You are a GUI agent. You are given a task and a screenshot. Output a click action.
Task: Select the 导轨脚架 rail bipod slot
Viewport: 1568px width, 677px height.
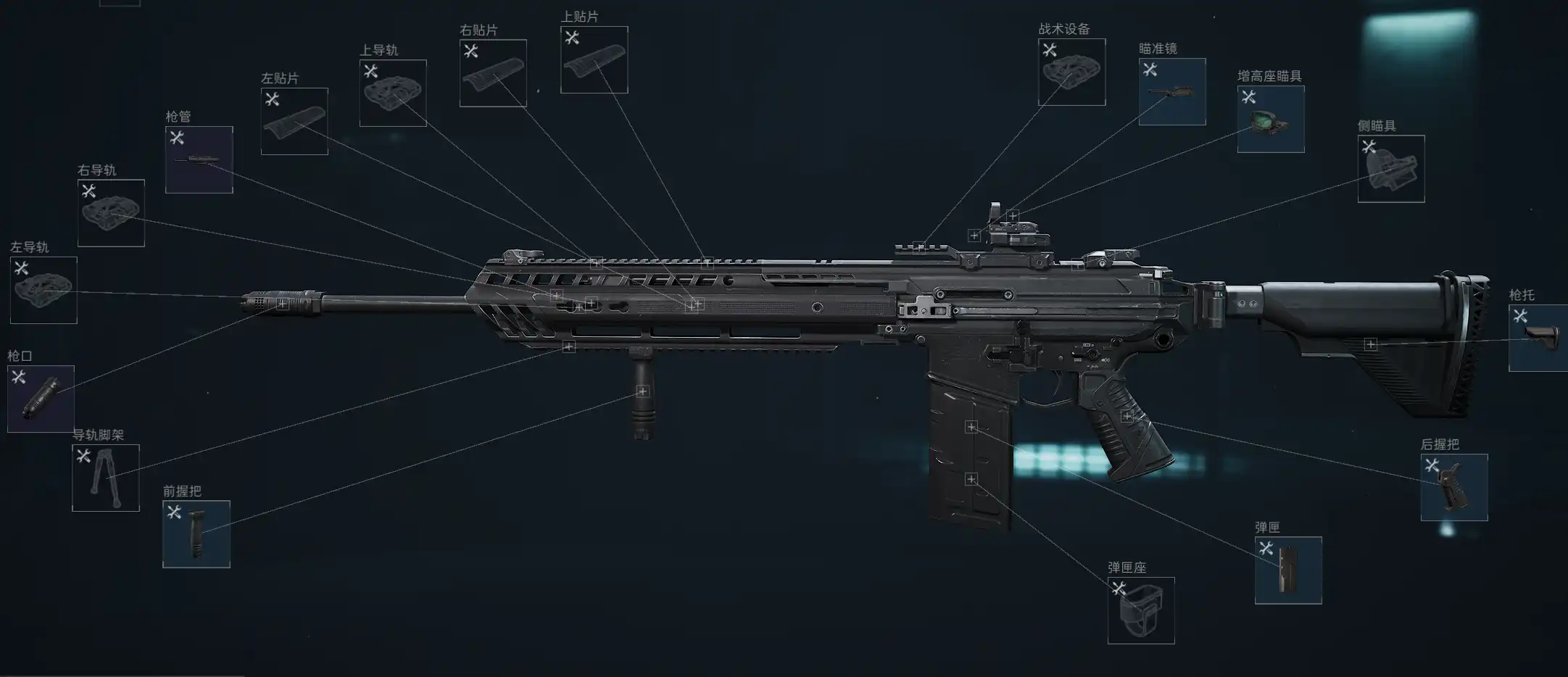pyautogui.click(x=106, y=478)
